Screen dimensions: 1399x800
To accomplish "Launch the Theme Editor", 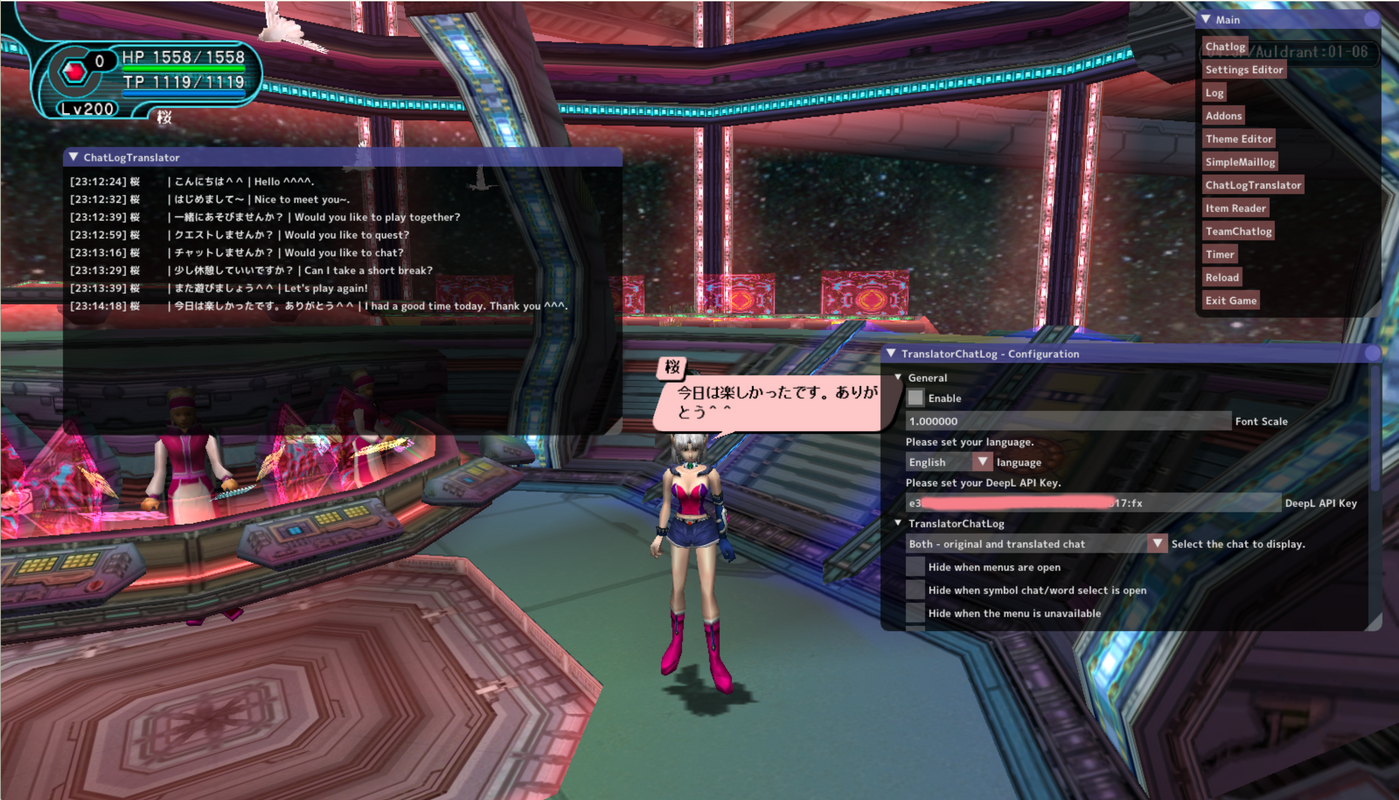I will coord(1238,139).
